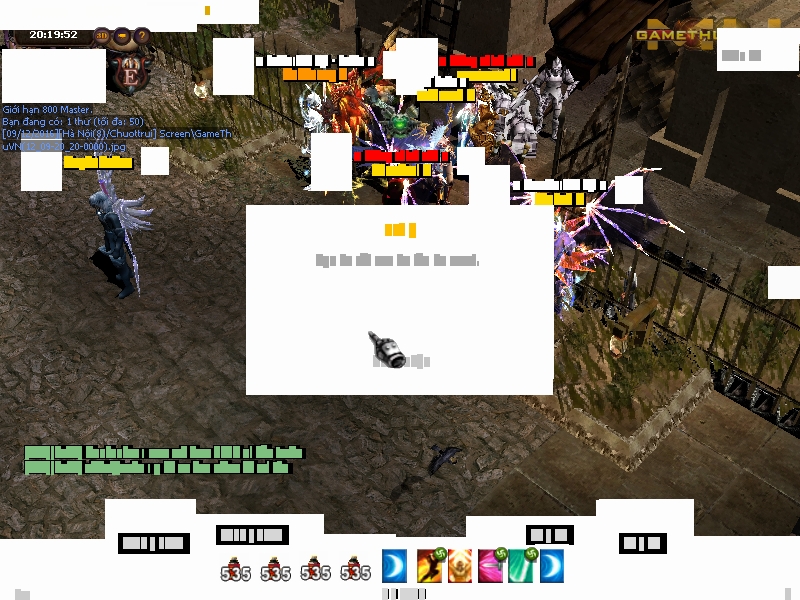Click the arrow button beside the 3D button
This screenshot has height=600, width=800.
(122, 36)
